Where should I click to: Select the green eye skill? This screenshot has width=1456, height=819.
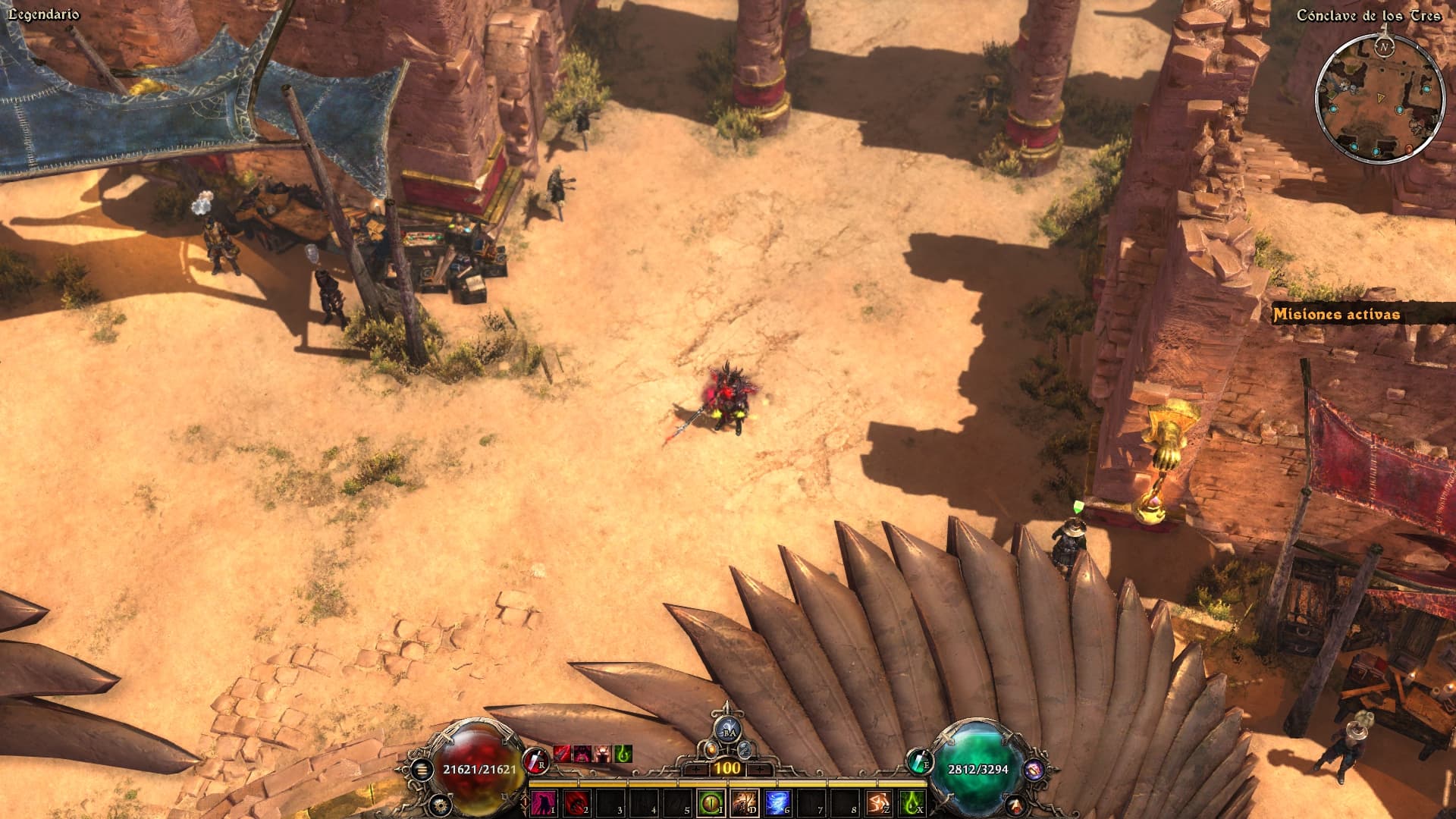pyautogui.click(x=711, y=802)
